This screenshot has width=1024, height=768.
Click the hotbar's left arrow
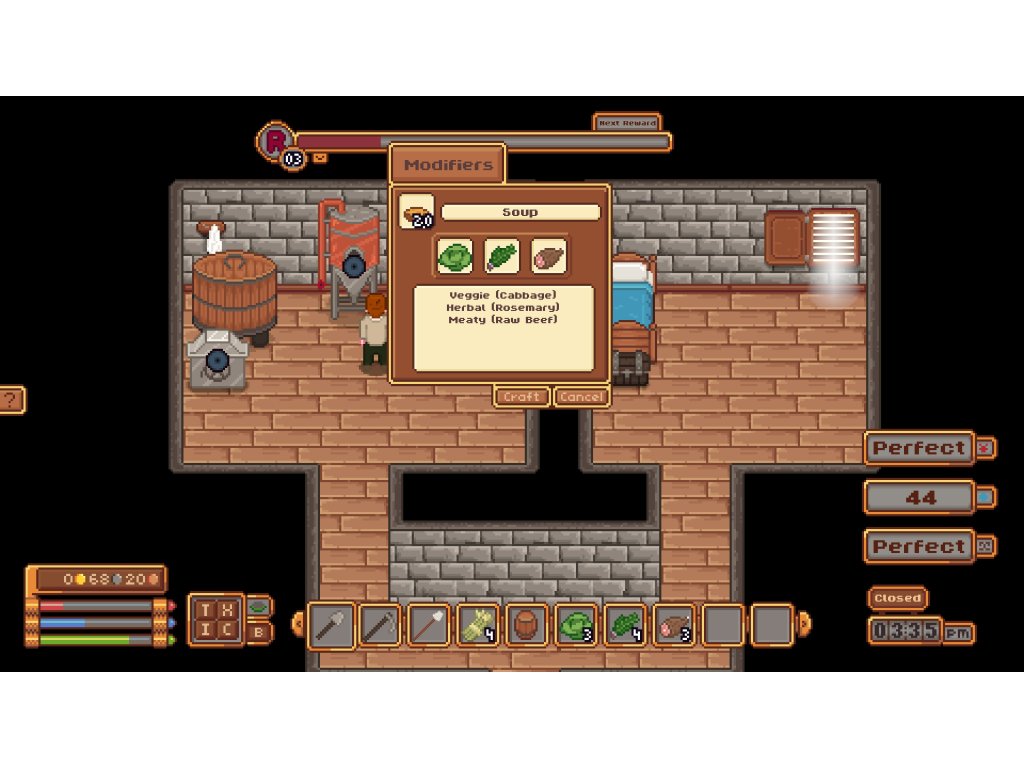pos(297,625)
